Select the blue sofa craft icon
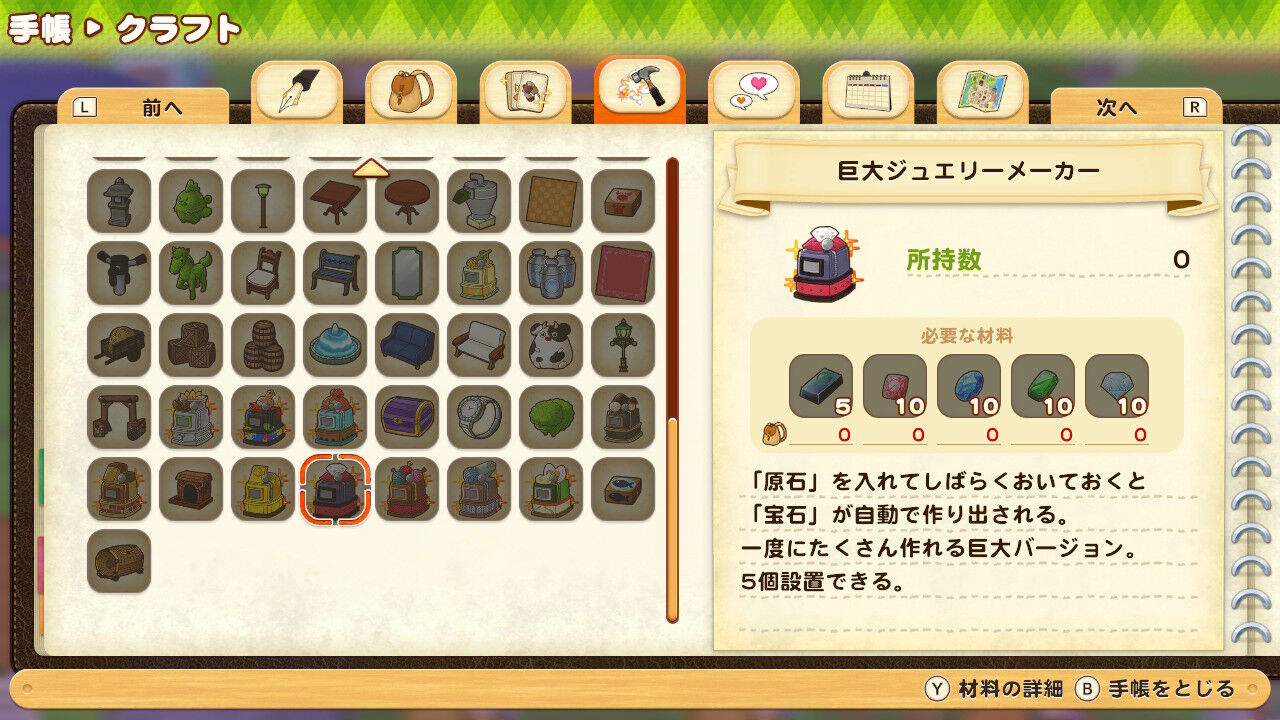1280x720 pixels. (407, 345)
